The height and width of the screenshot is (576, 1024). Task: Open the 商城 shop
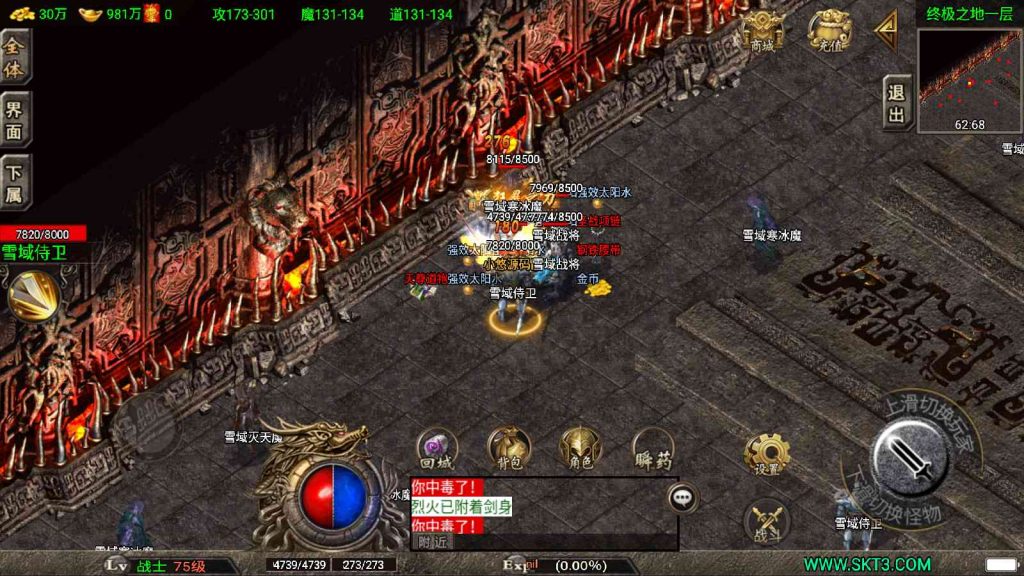pos(763,32)
